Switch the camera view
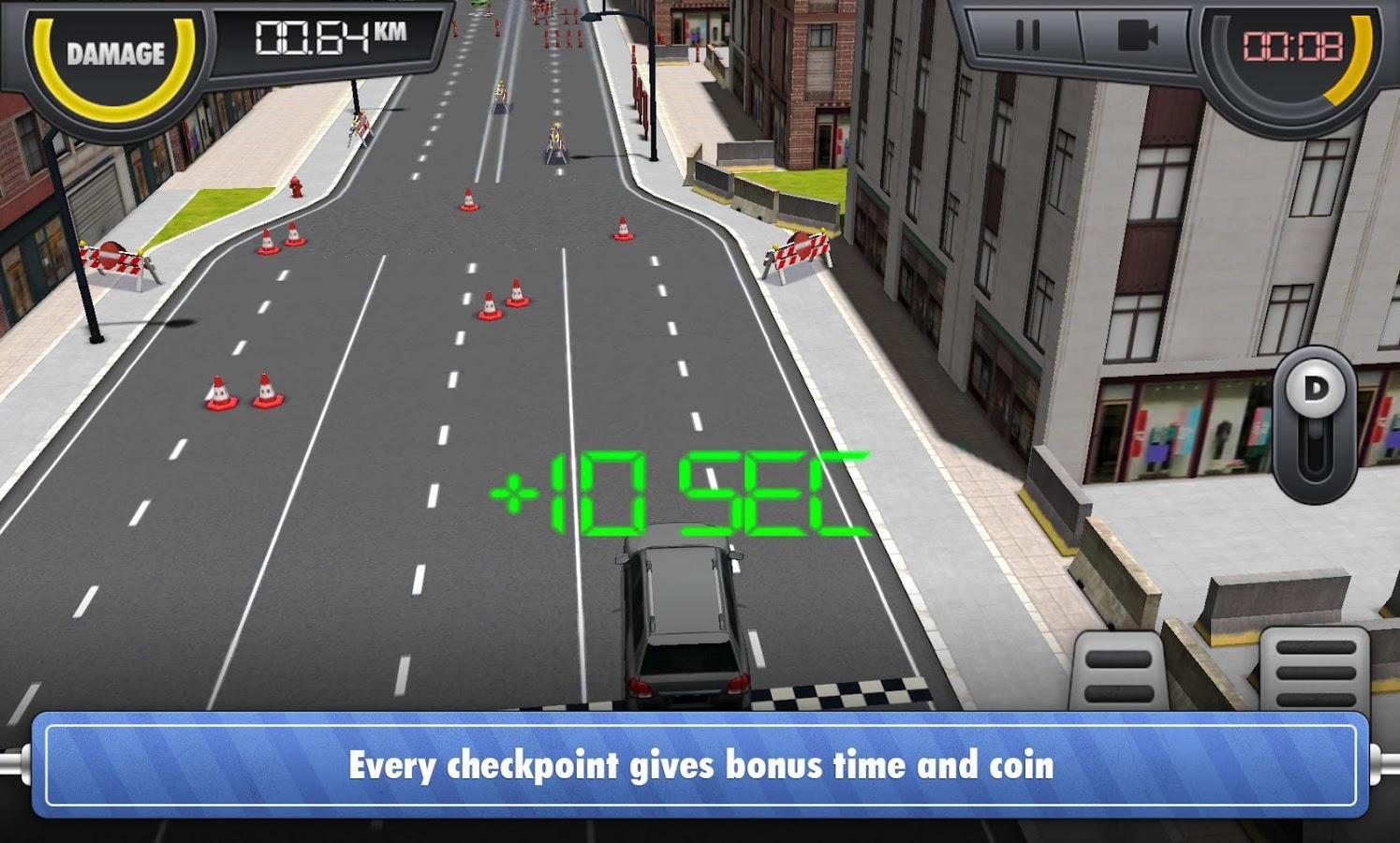Viewport: 1400px width, 843px height. point(1137,37)
